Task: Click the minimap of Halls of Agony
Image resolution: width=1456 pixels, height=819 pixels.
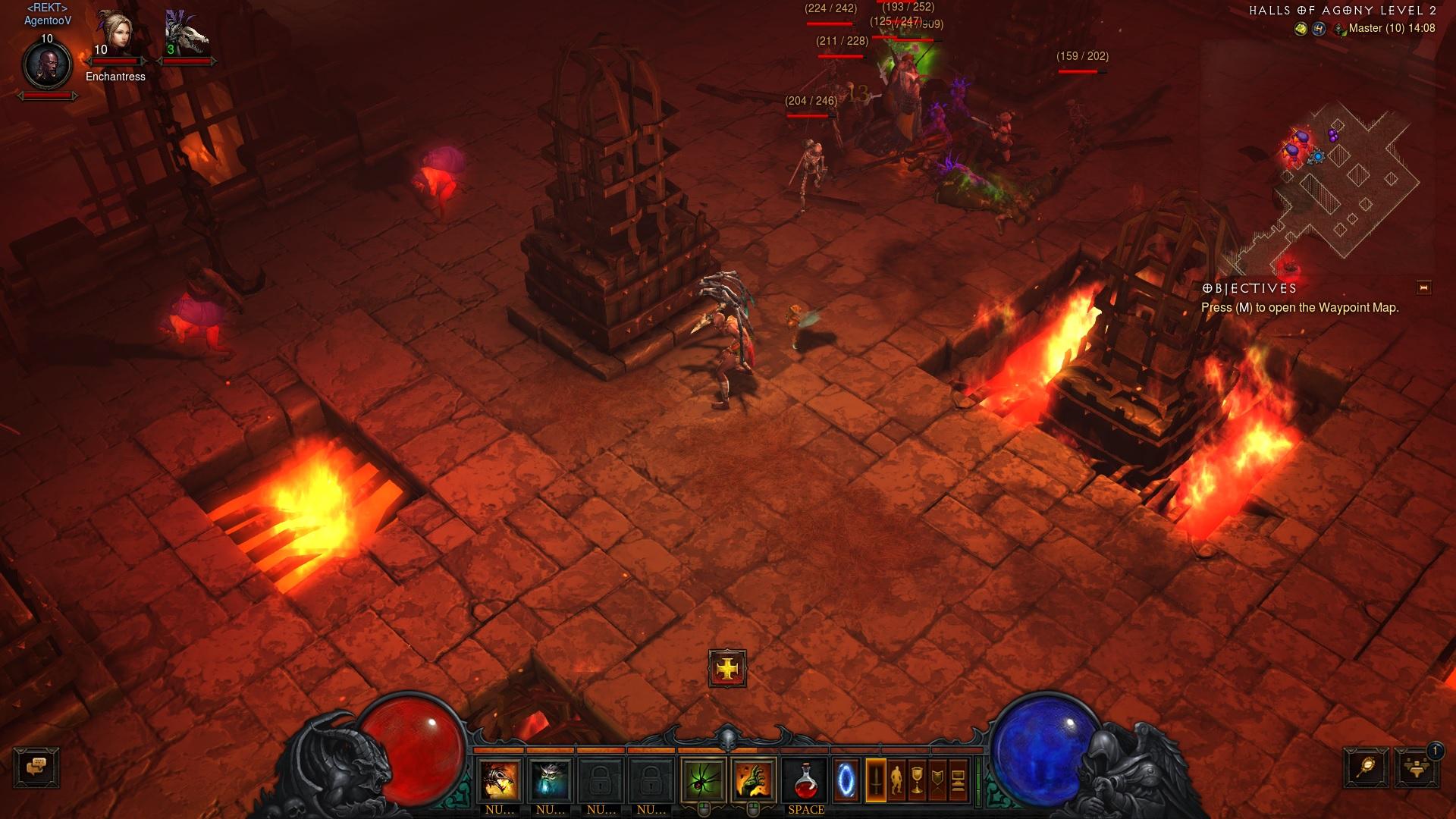Action: [x=1342, y=182]
